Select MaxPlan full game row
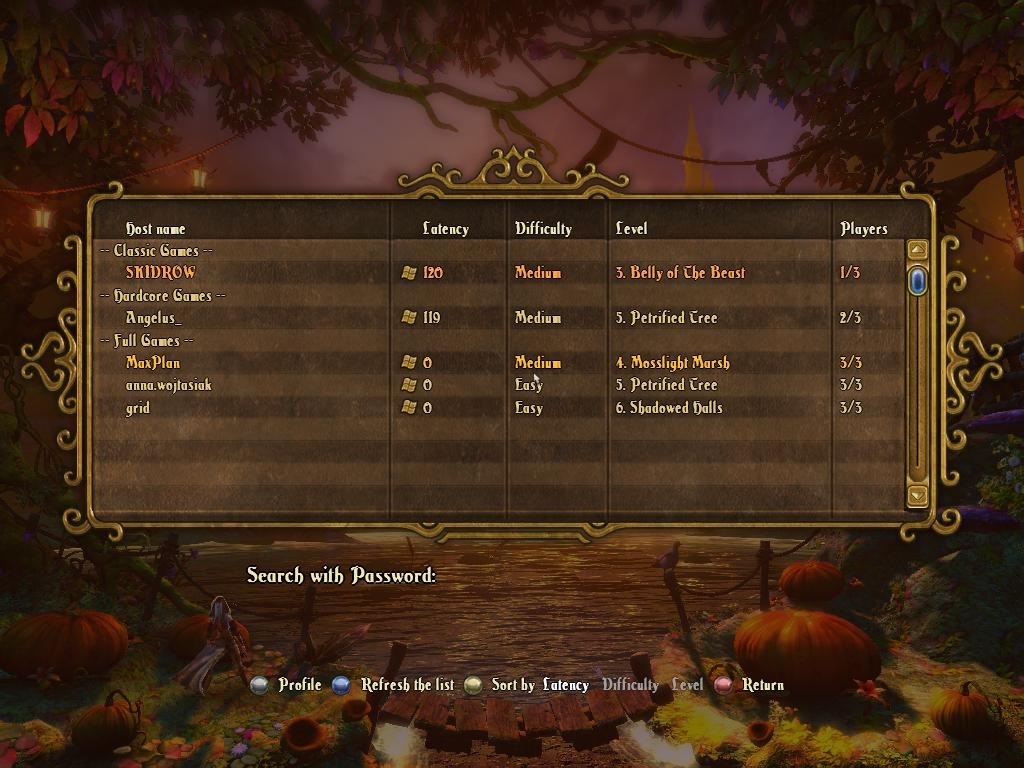The height and width of the screenshot is (768, 1024). (x=153, y=363)
